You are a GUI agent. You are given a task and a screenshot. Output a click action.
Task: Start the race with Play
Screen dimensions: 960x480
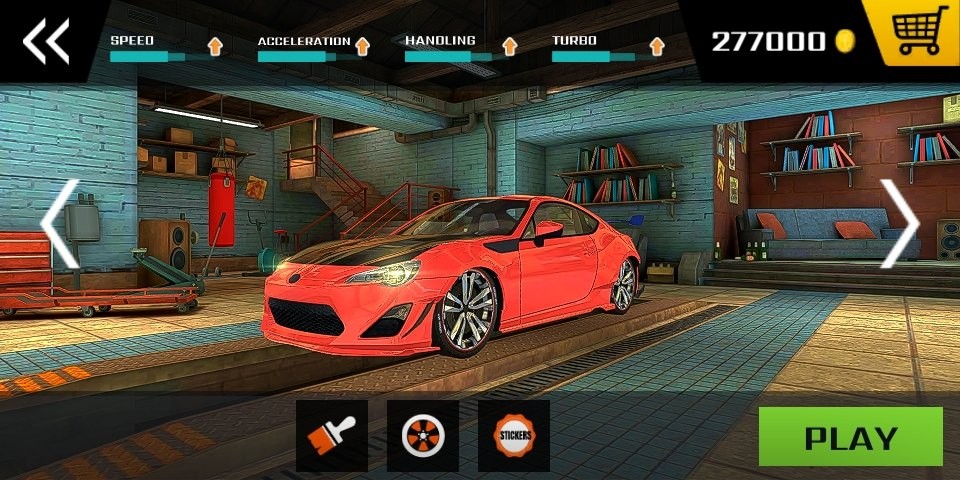[850, 437]
